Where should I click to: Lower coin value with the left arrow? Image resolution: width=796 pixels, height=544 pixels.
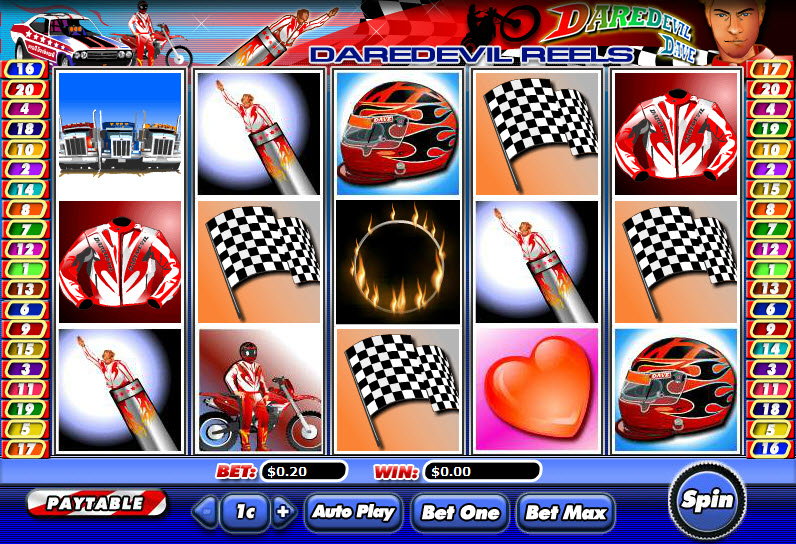click(206, 512)
